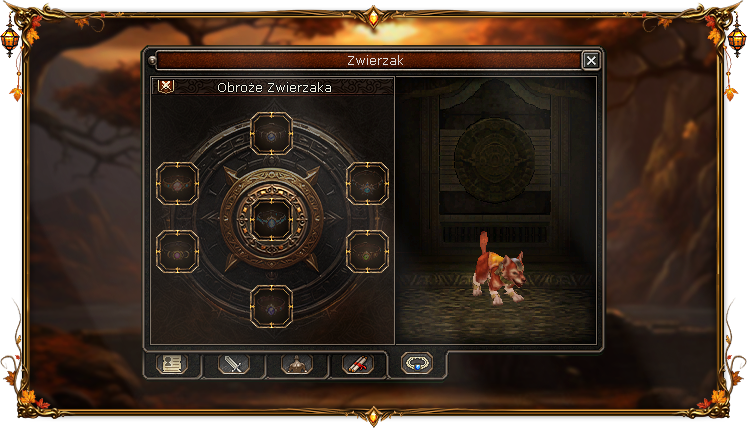Open the character torso tab
The image size is (747, 428).
click(295, 365)
